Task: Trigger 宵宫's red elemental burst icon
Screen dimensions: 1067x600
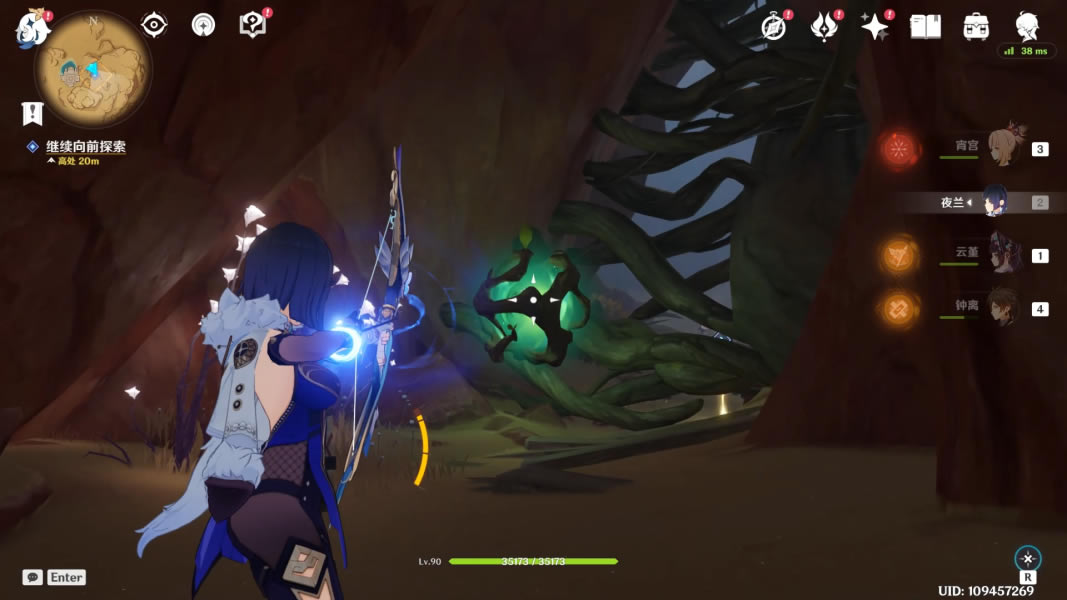Action: coord(901,150)
